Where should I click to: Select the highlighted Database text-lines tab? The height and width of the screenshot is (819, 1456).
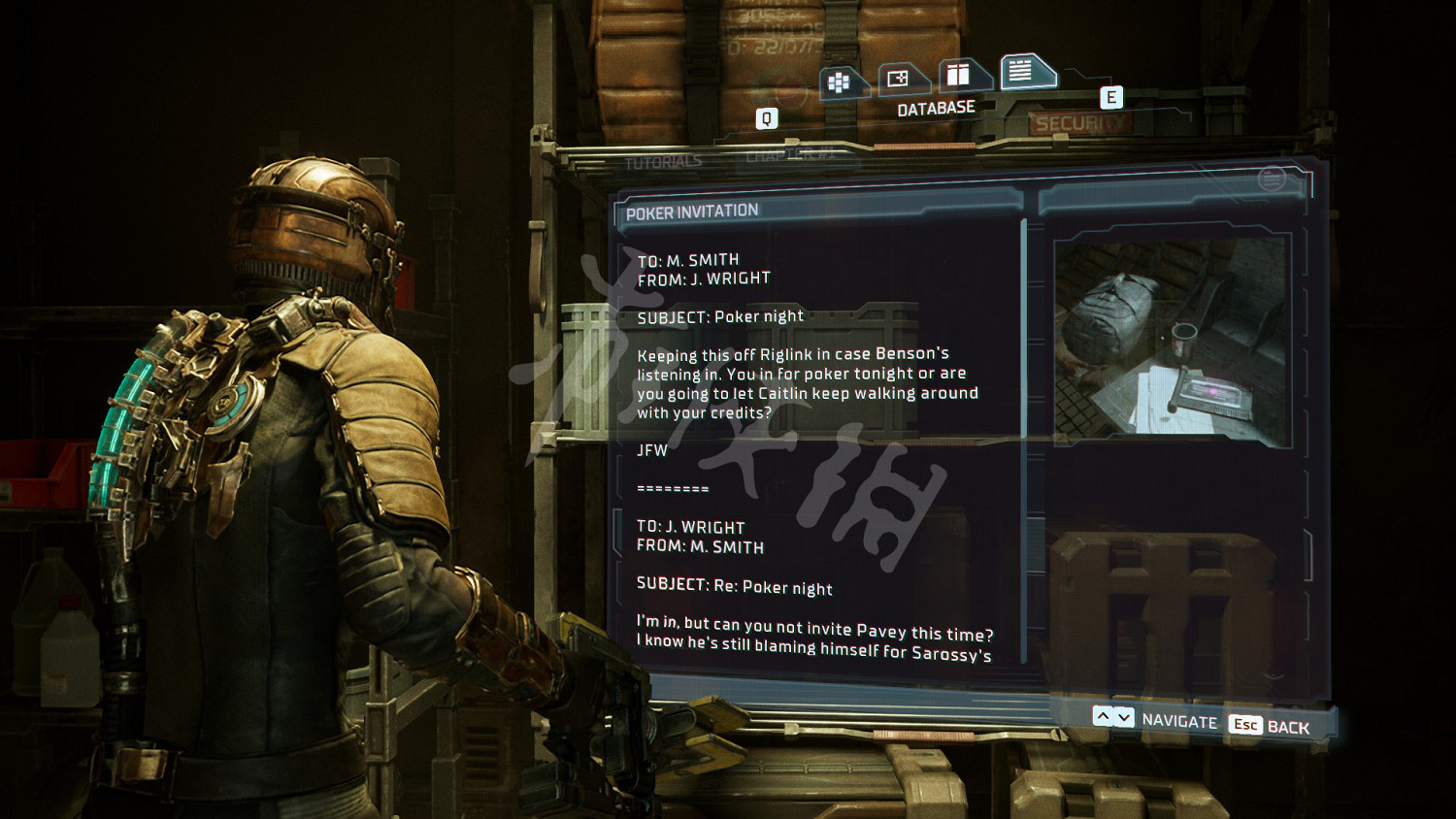(x=1022, y=70)
